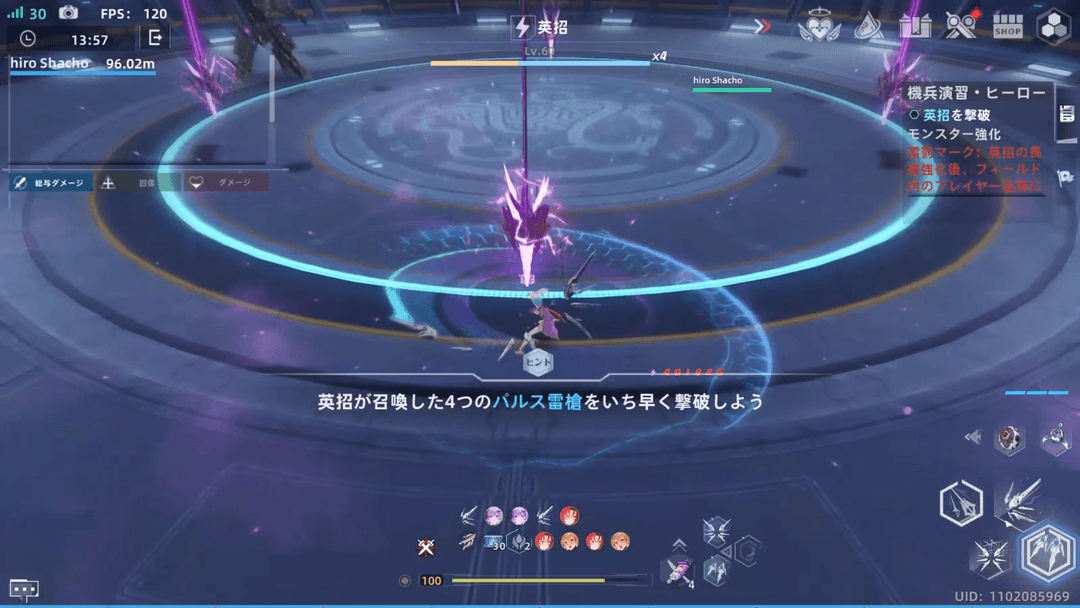Open the hexagon cluster main menu
This screenshot has height=608, width=1080.
pos(1054,27)
